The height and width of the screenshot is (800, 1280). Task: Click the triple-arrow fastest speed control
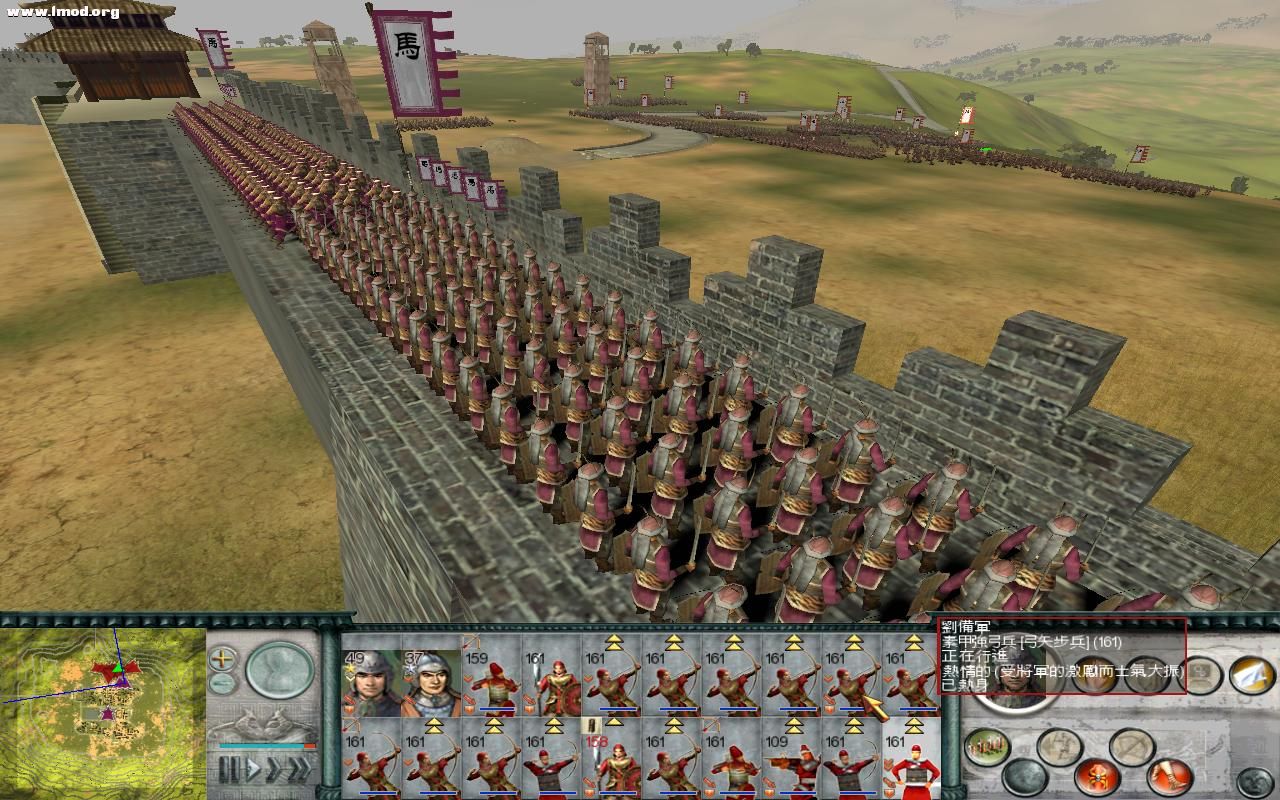301,767
